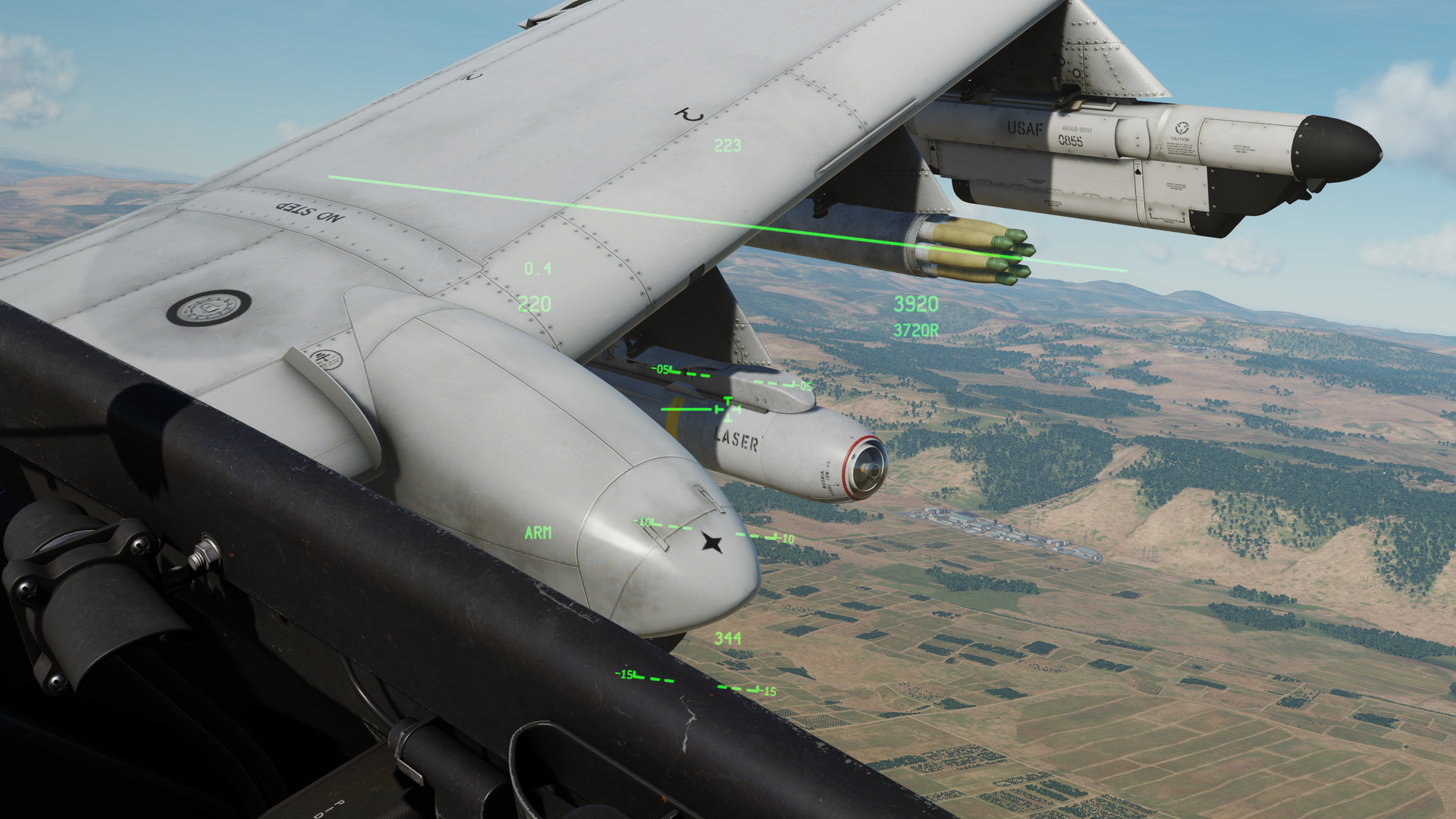Click the black star marking on the bomb pylon
The height and width of the screenshot is (819, 1456).
tap(711, 541)
